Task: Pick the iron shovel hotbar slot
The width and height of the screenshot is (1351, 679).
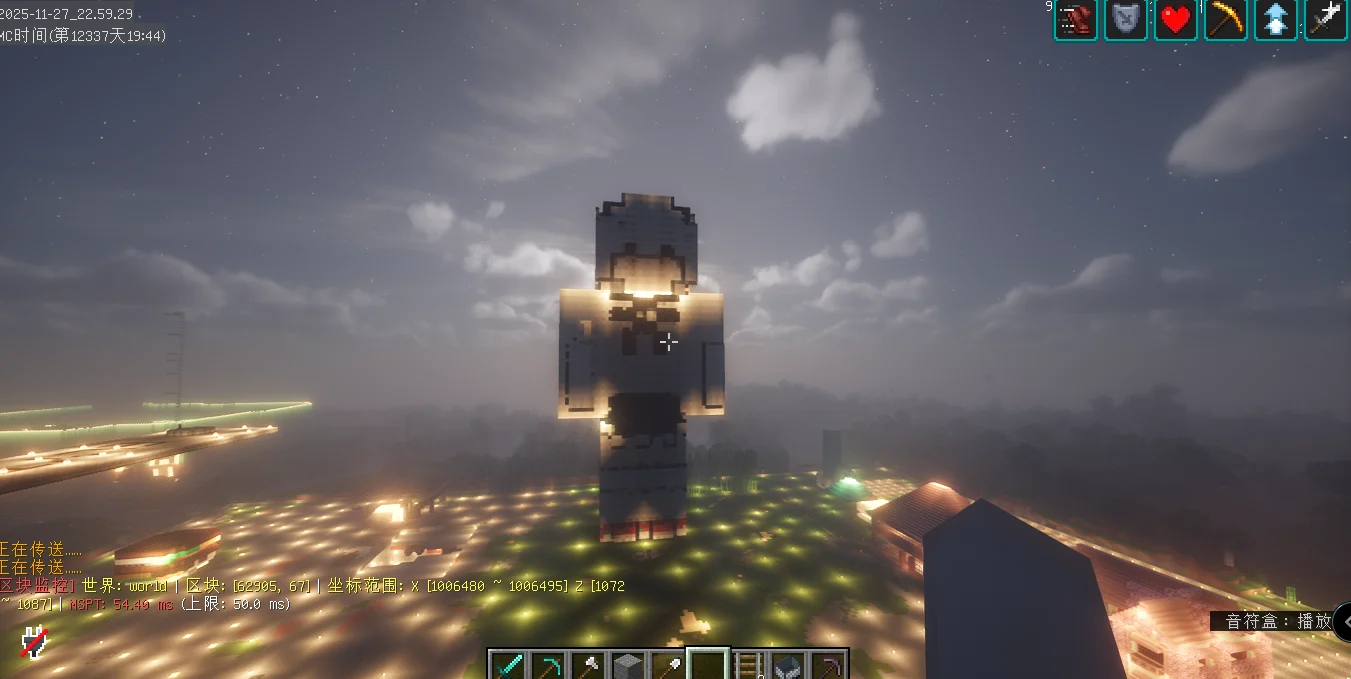Action: pyautogui.click(x=668, y=665)
